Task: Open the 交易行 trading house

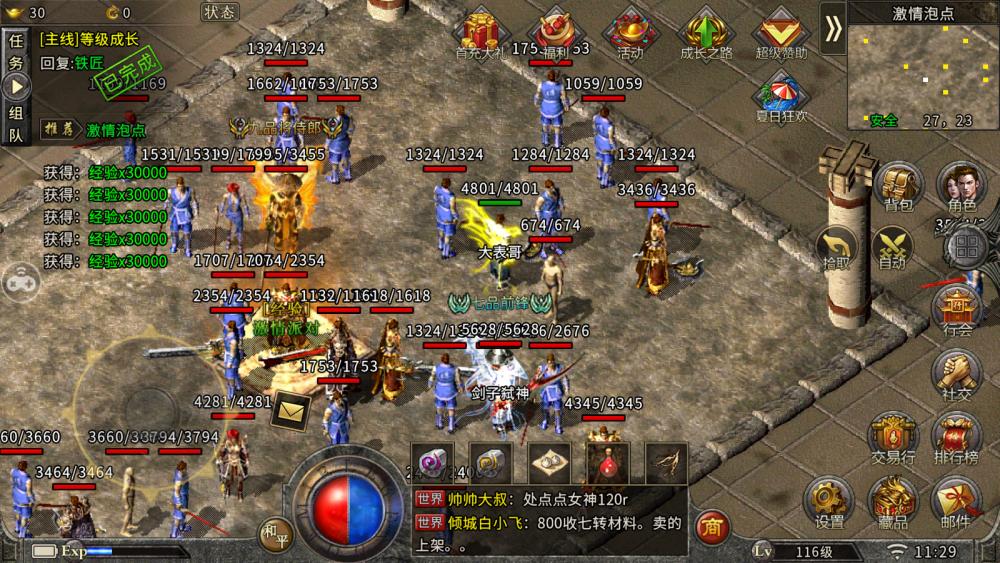Action: tap(893, 440)
